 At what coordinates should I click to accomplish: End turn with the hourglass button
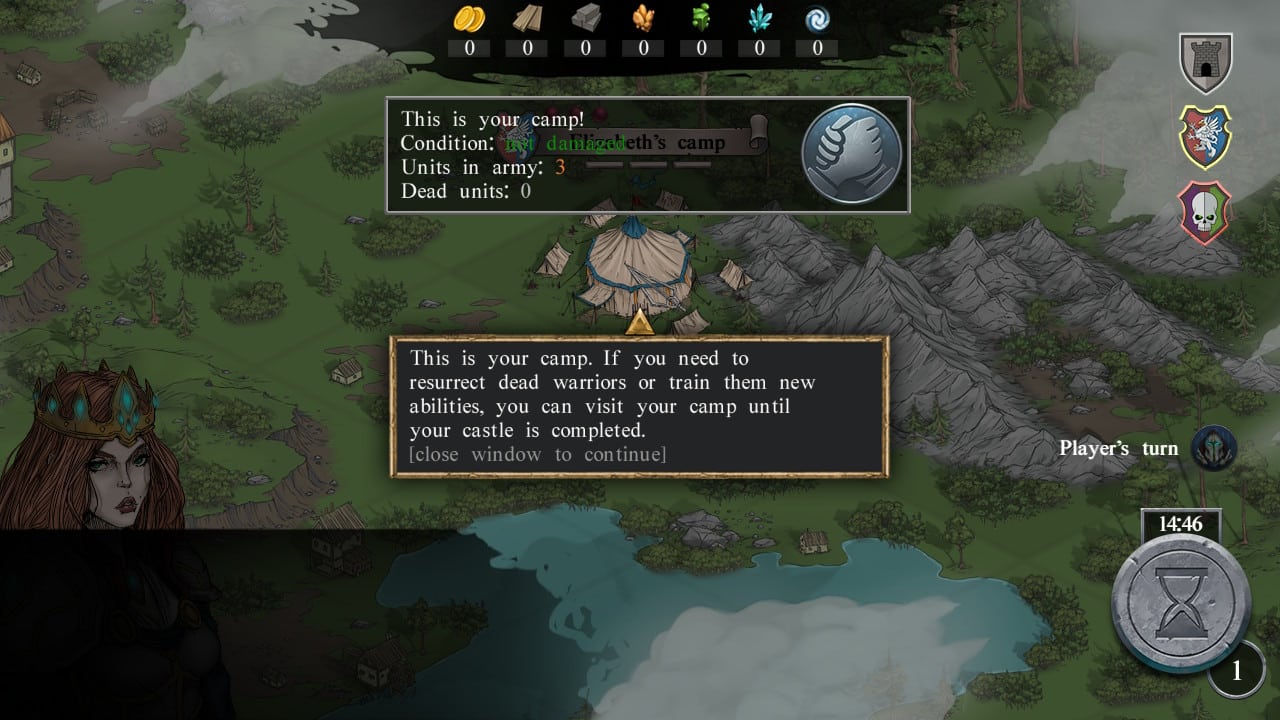[x=1183, y=603]
